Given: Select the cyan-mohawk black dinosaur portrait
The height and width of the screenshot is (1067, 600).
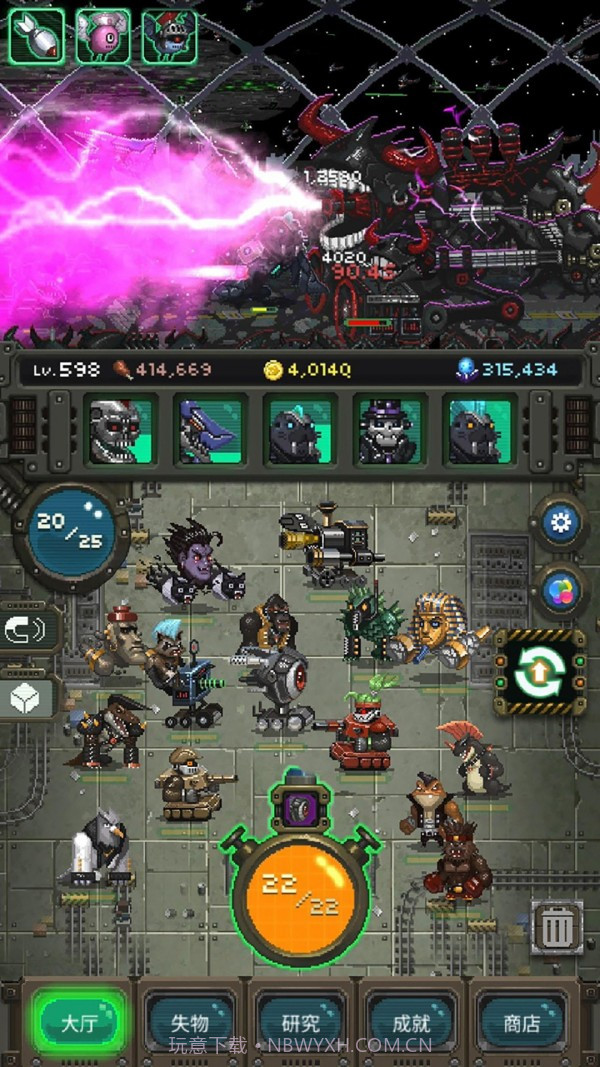Looking at the screenshot, I should tap(480, 431).
